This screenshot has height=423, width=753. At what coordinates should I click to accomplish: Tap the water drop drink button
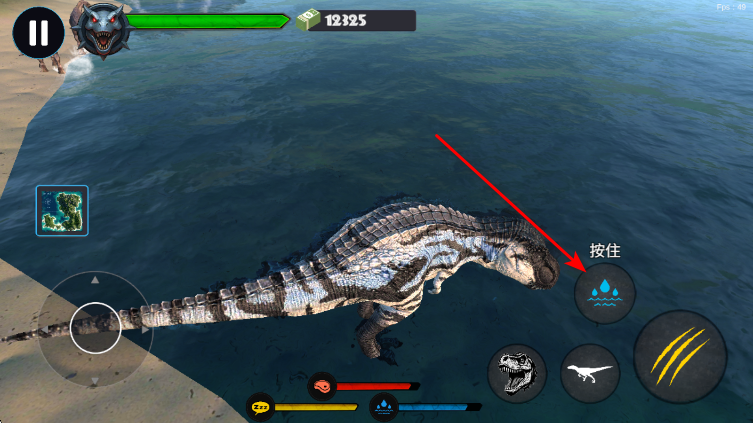click(605, 293)
